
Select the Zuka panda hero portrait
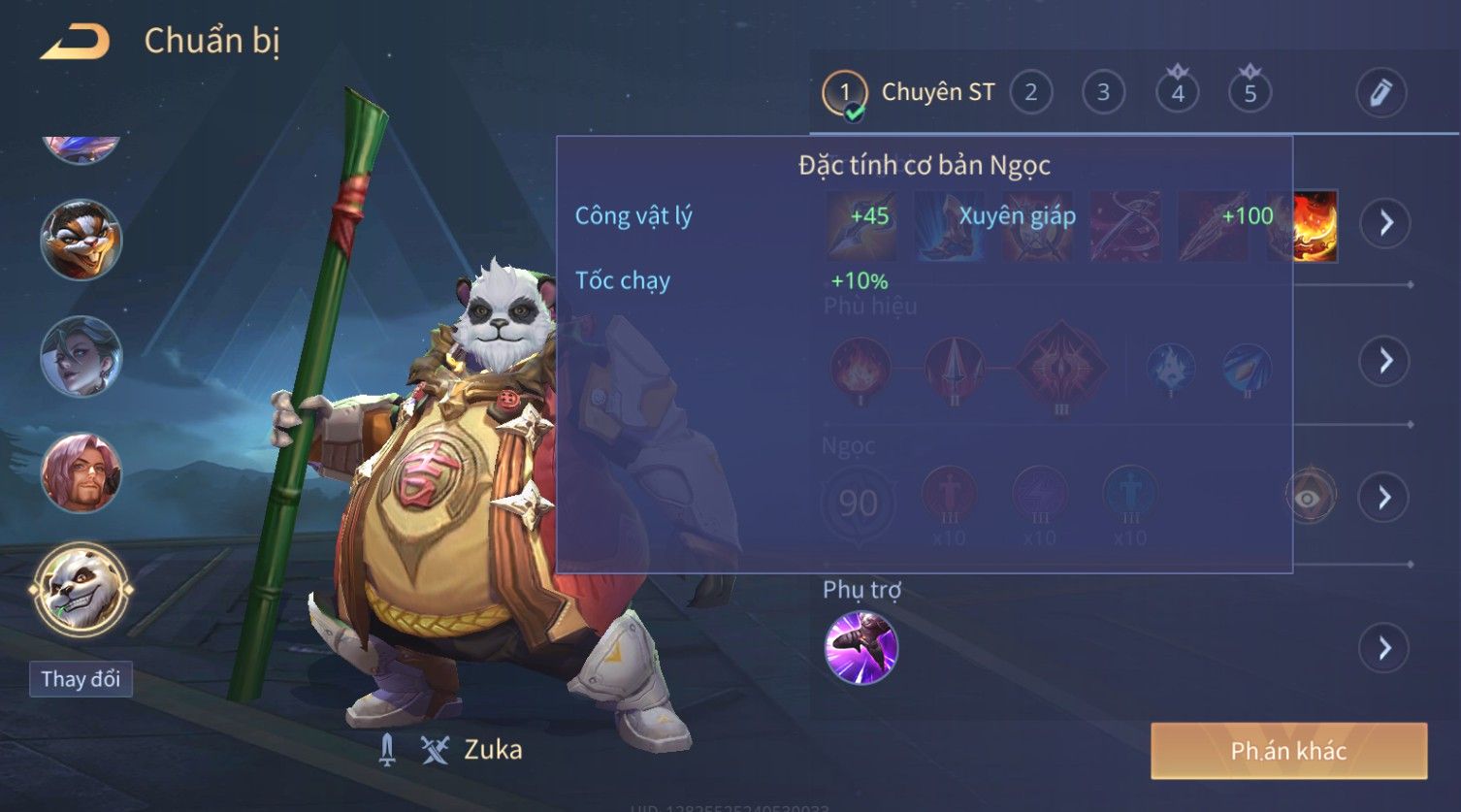(81, 589)
